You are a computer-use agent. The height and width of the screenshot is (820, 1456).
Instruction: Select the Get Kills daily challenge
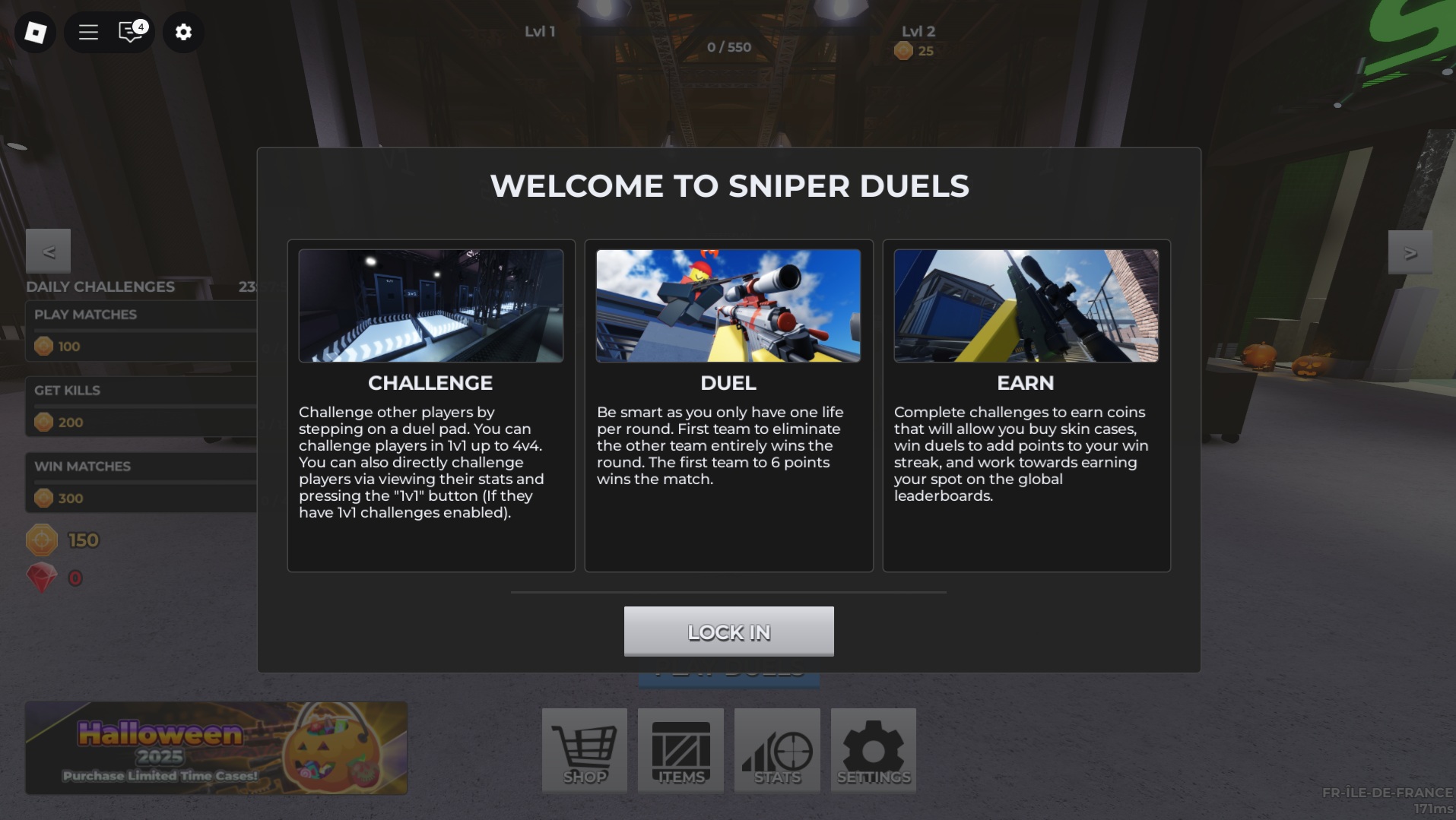tap(141, 407)
